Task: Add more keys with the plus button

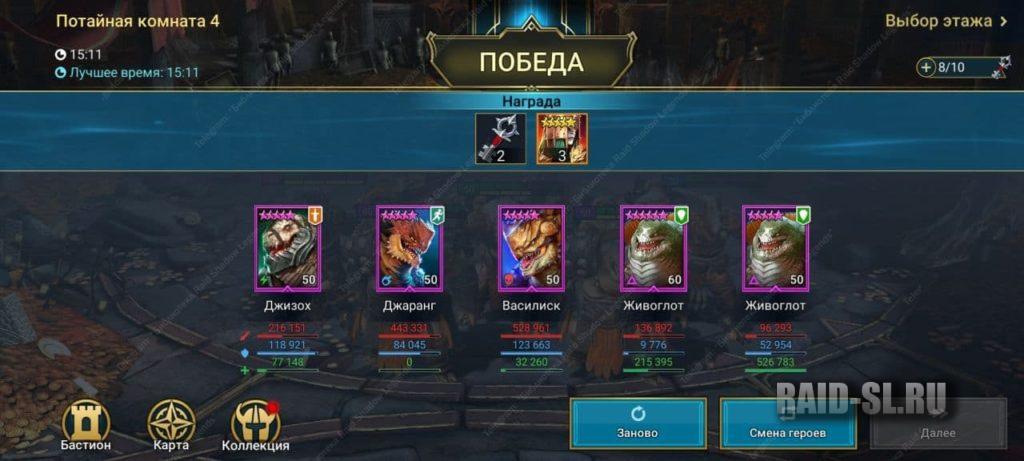Action: (x=927, y=68)
